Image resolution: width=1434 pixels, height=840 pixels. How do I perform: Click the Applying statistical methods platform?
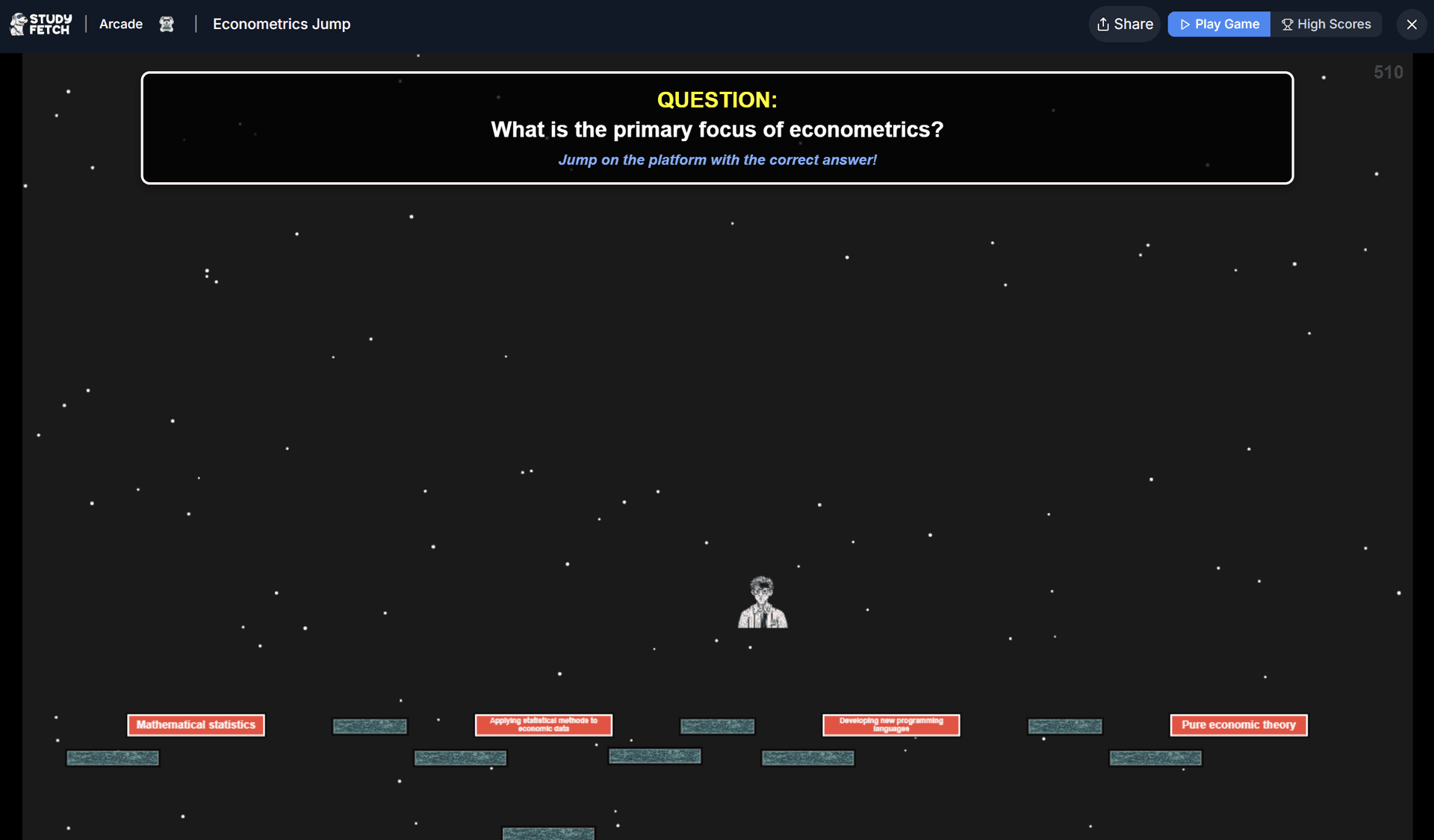(x=543, y=724)
